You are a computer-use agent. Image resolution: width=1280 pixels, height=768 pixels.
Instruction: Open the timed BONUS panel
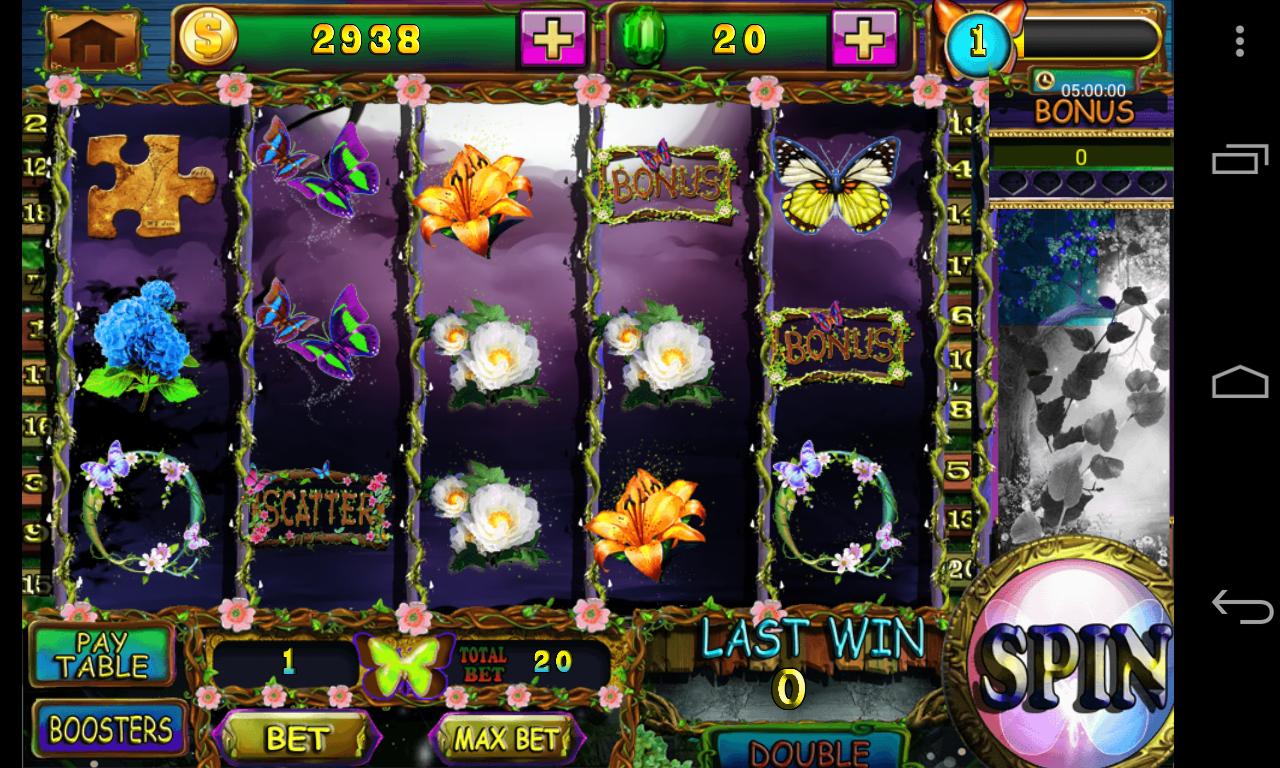[1084, 108]
